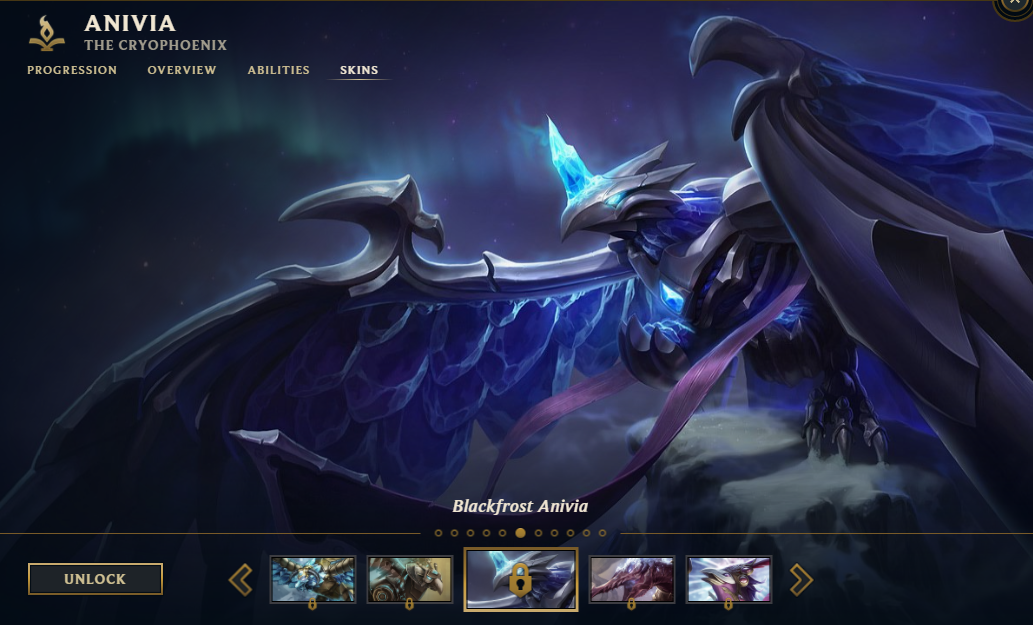
Task: Show next skins with the right arrow
Action: (x=801, y=579)
